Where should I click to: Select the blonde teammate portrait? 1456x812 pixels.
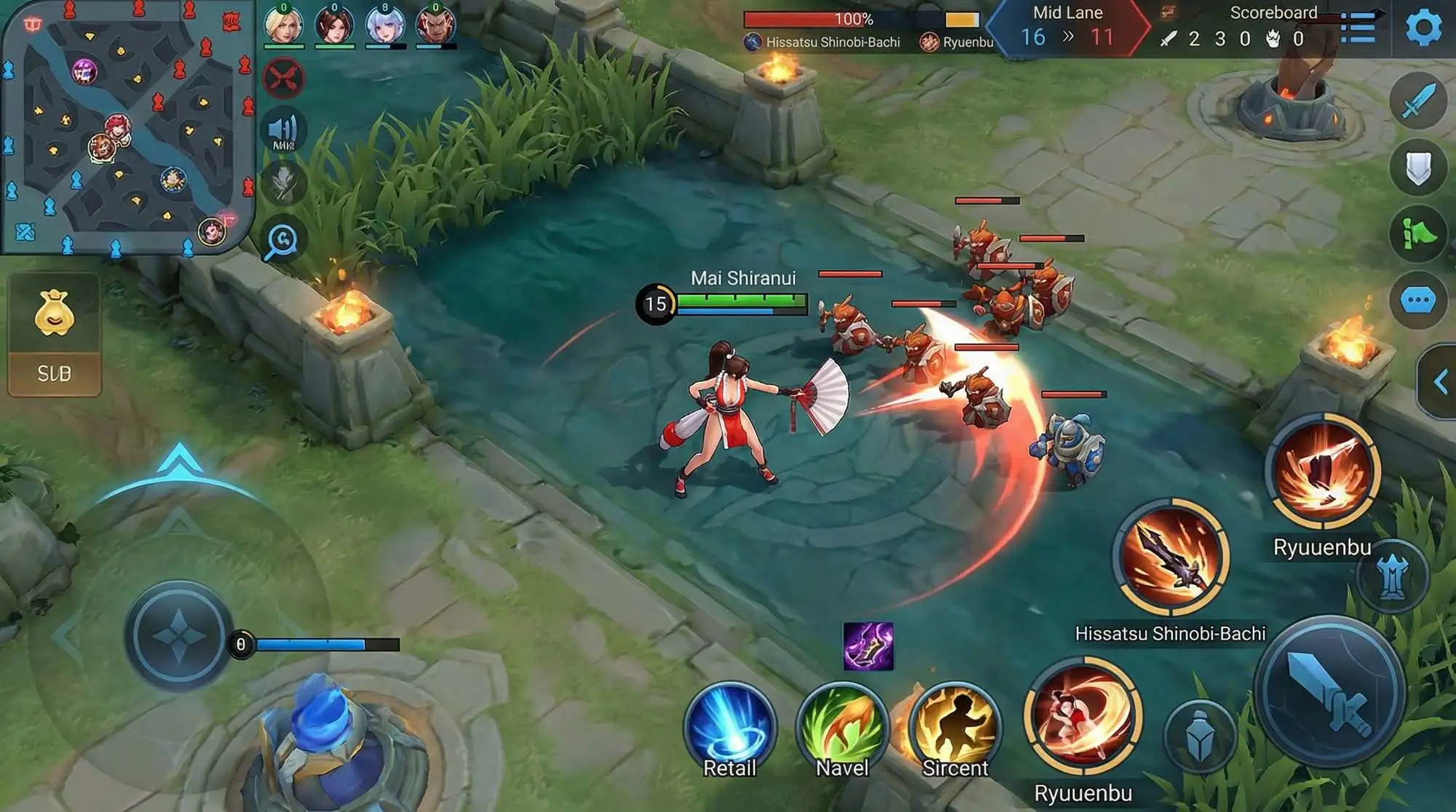tap(283, 25)
